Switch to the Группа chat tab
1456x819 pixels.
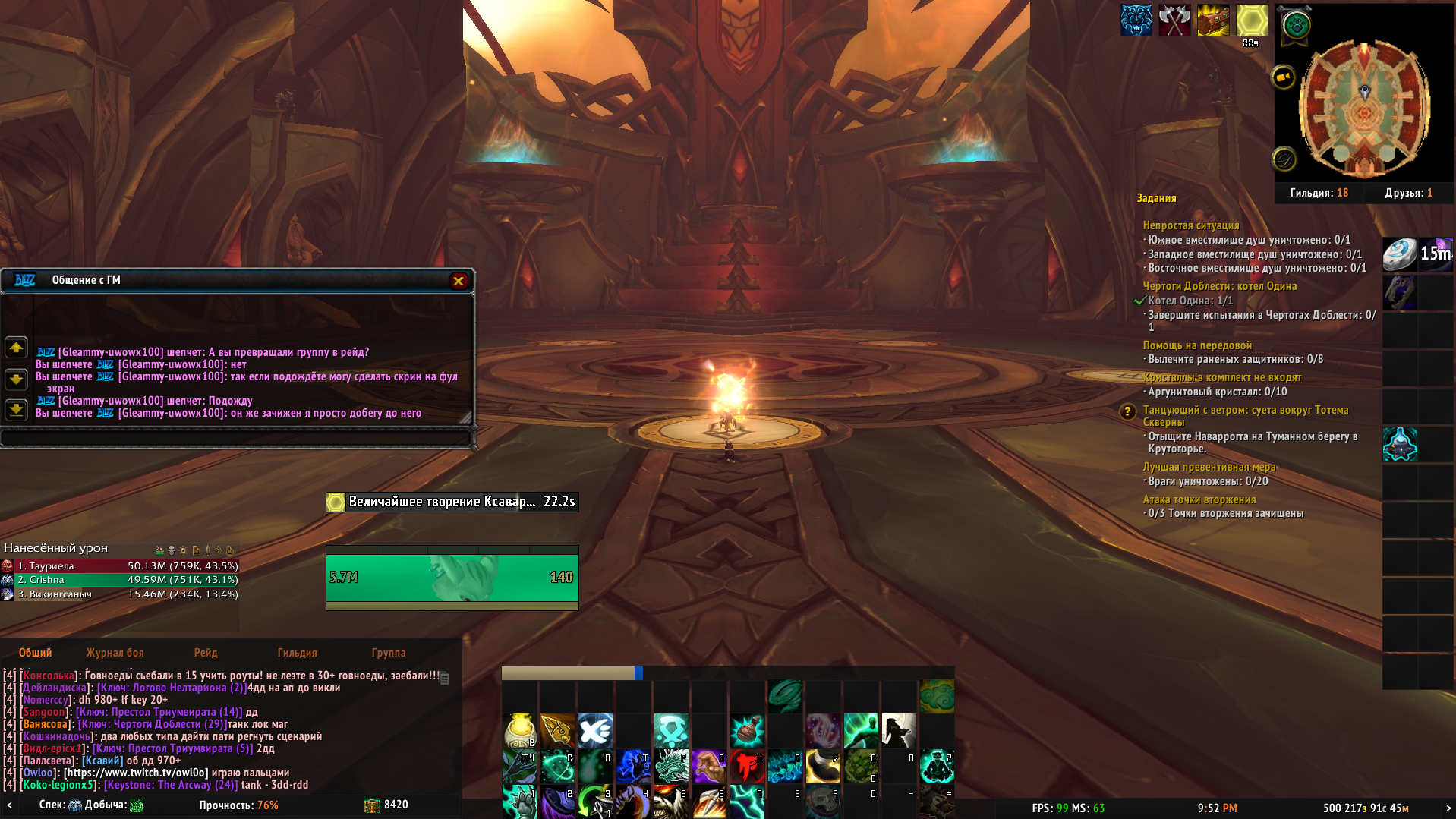click(388, 653)
